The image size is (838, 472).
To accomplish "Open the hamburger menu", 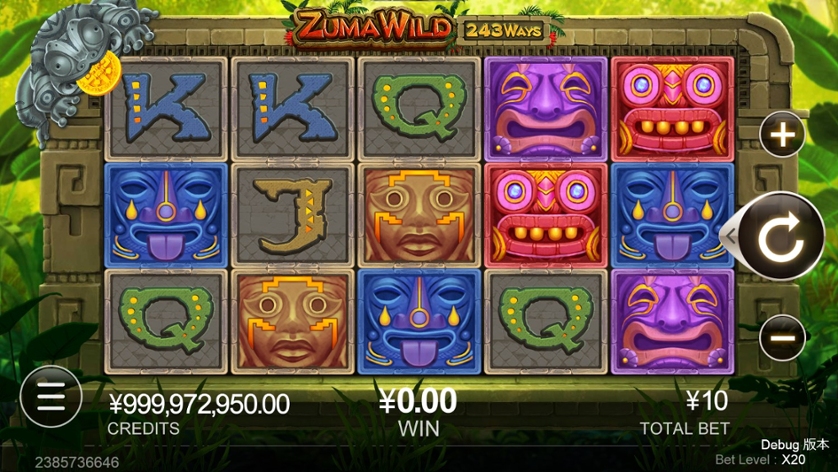I will [49, 397].
